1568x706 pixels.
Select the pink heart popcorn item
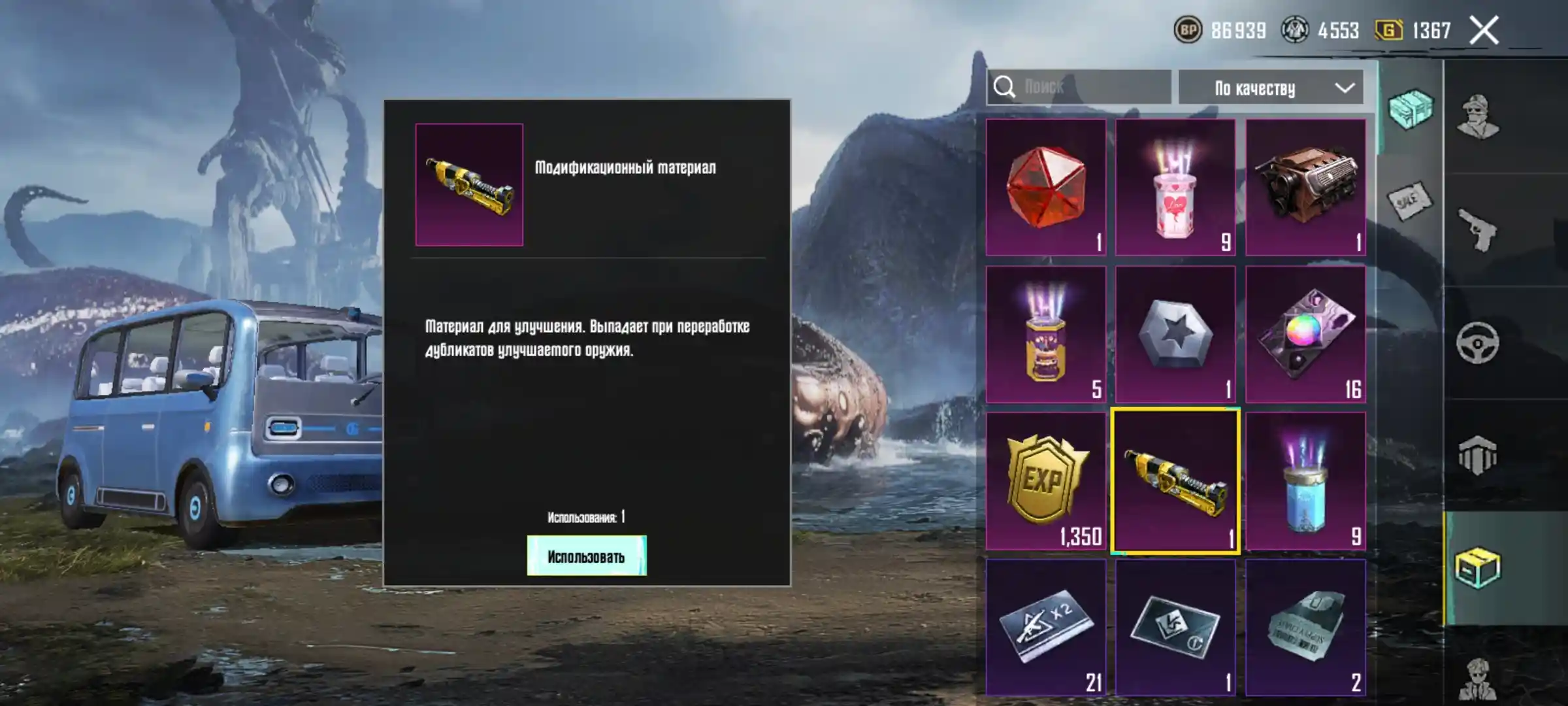click(1175, 188)
